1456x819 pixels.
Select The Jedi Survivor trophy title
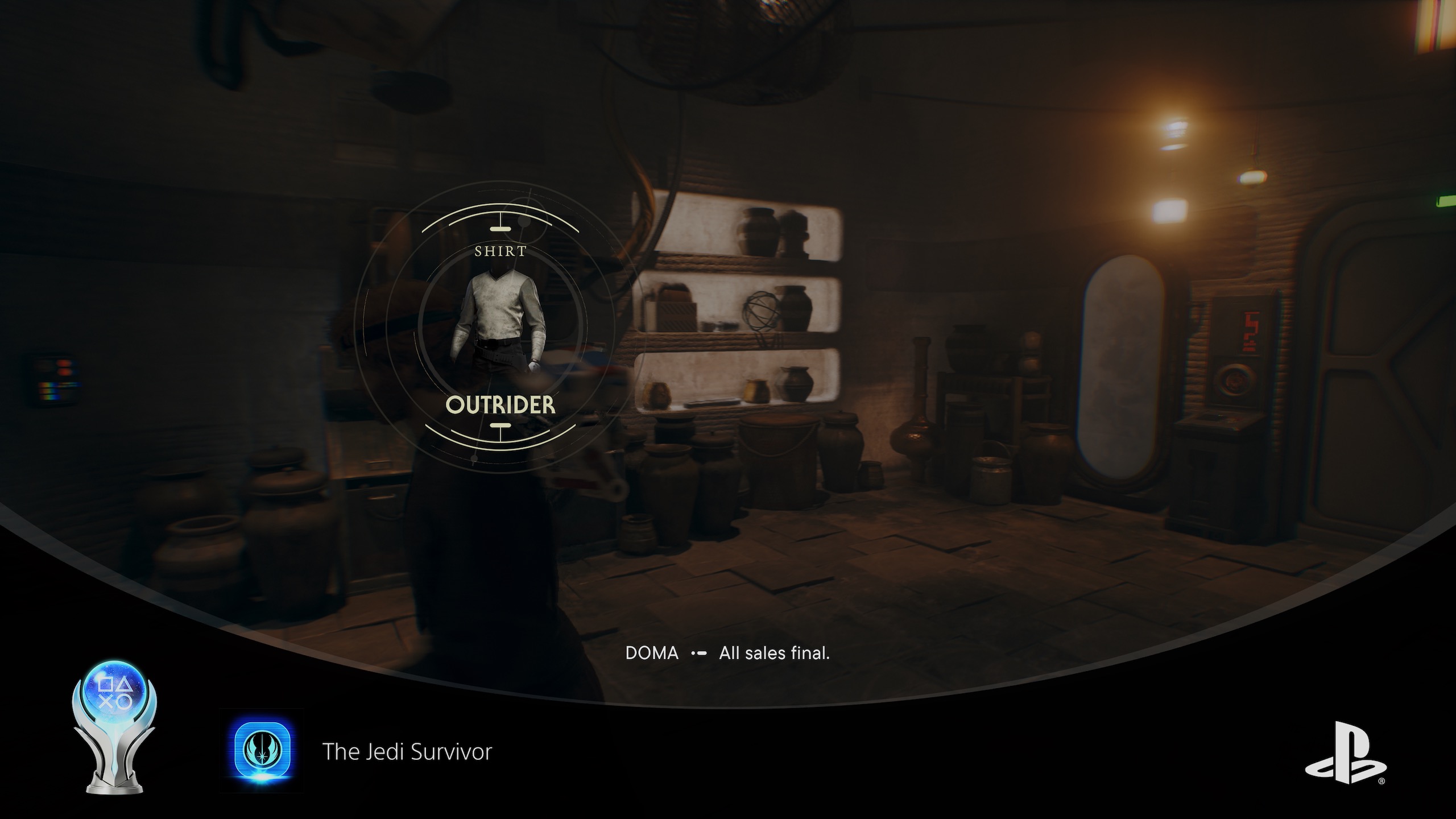click(407, 752)
